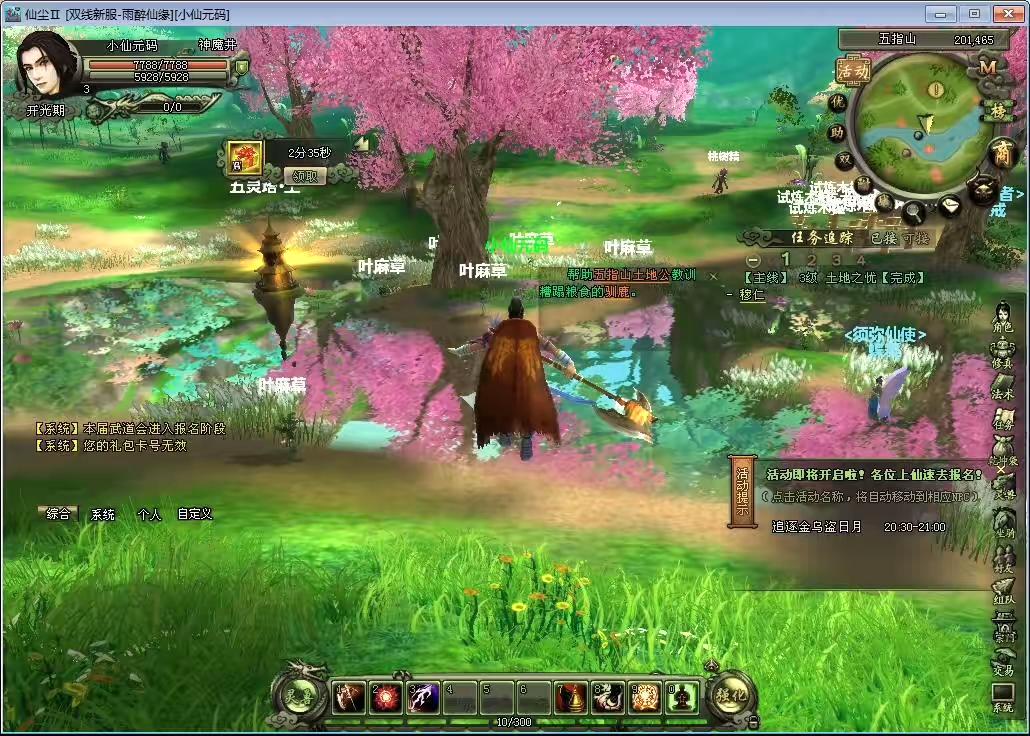Viewport: 1030px width, 736px height.
Task: Click the 商 shop button near minimap
Action: (x=1002, y=154)
